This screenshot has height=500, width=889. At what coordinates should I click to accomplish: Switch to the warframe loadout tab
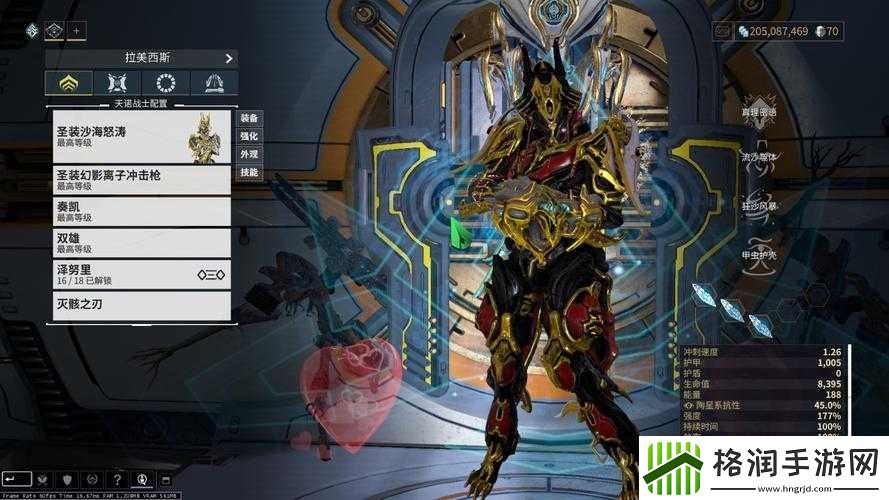(69, 83)
